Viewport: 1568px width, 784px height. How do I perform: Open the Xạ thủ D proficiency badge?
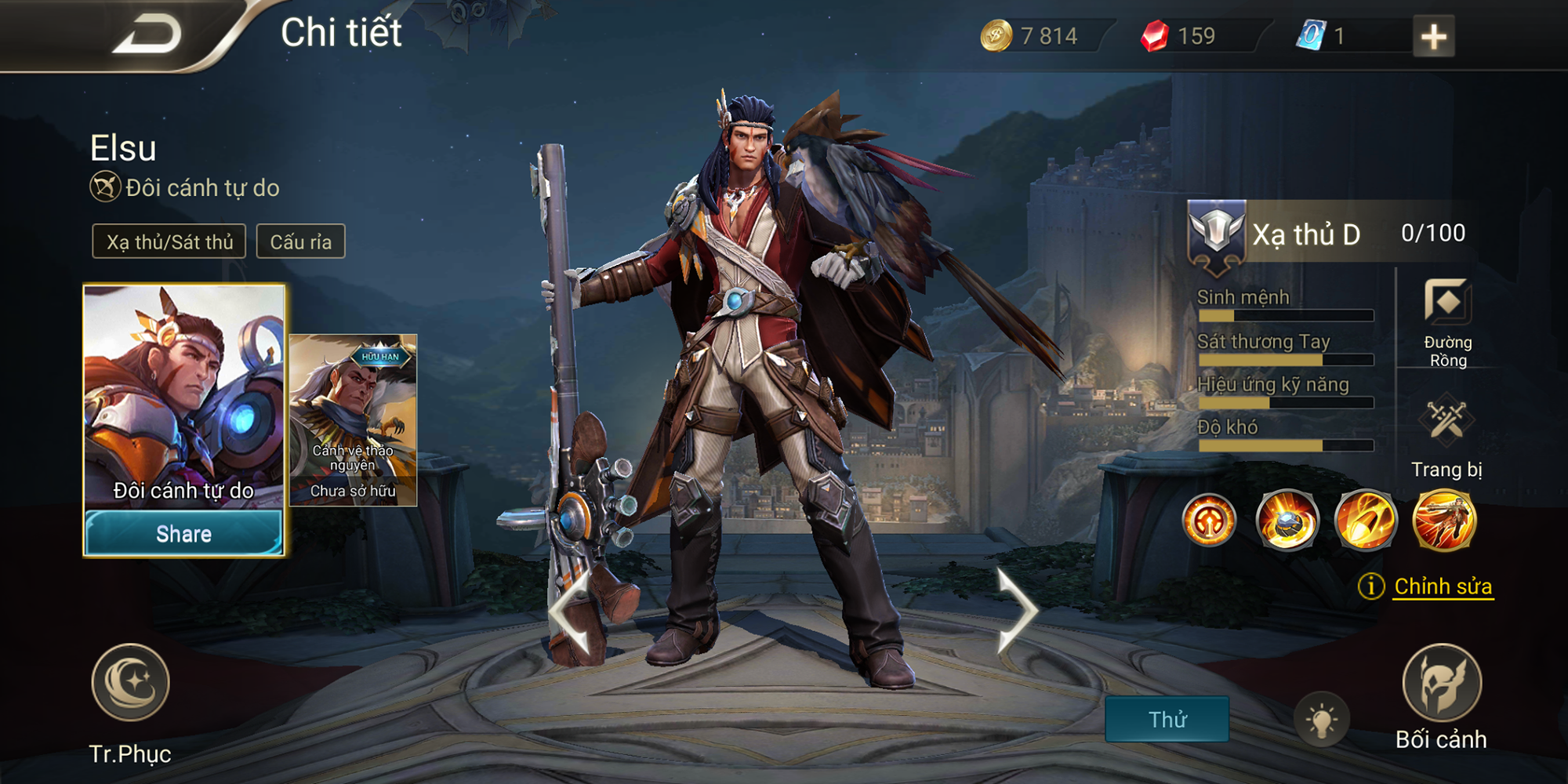[1217, 234]
